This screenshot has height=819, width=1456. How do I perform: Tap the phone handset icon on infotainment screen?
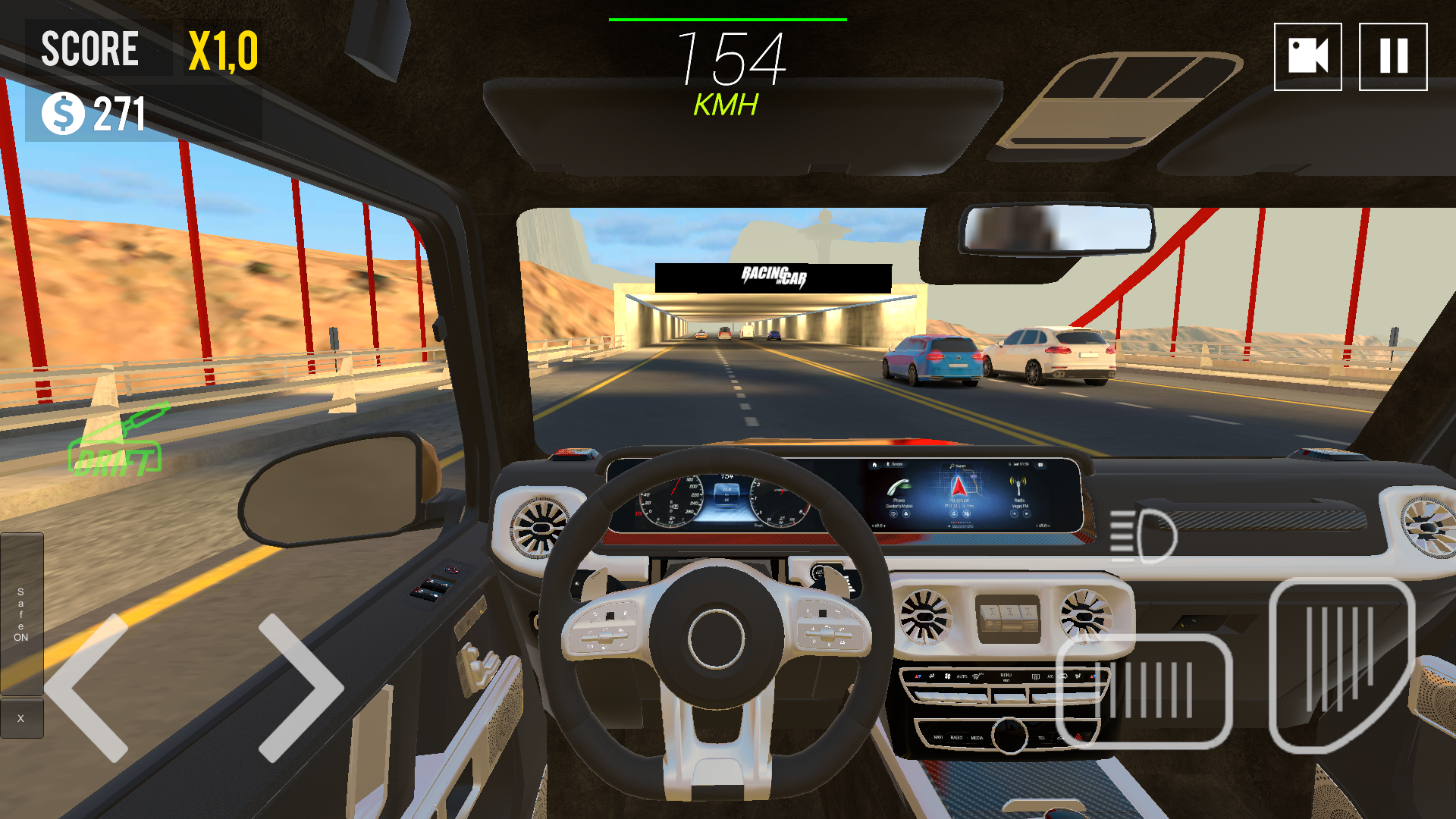tap(899, 487)
